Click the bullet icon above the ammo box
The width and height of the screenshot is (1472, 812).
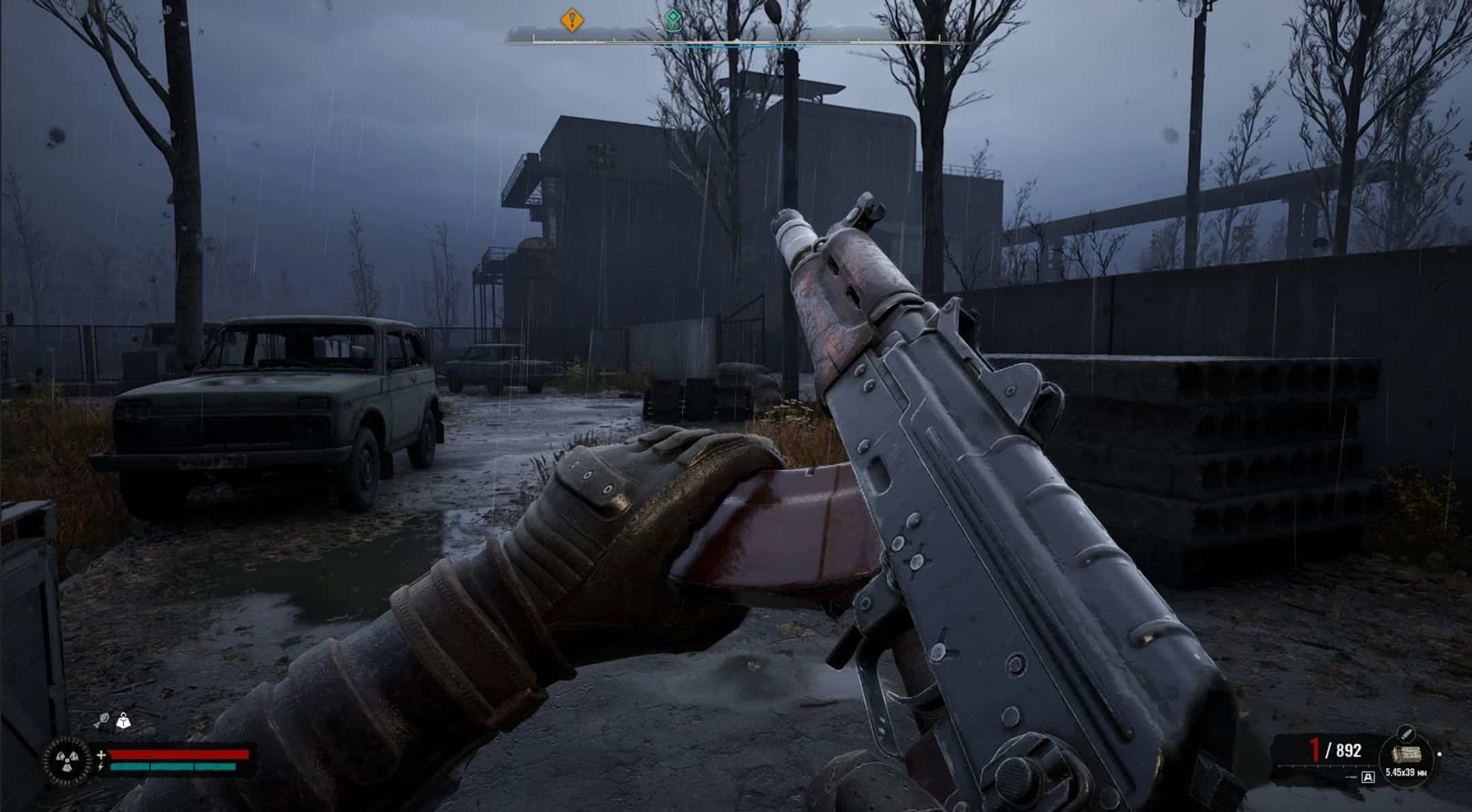pos(1406,733)
